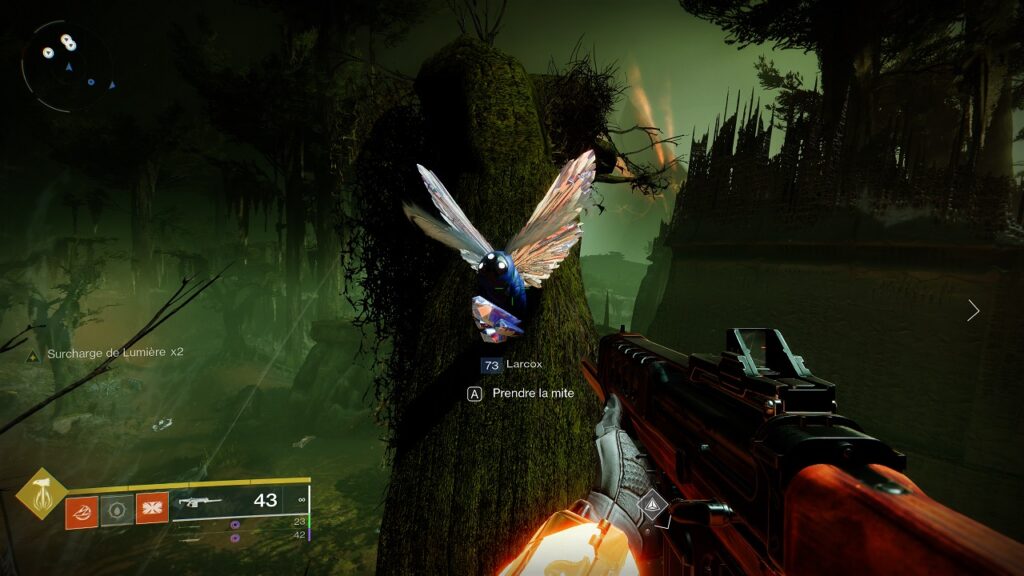Screen dimensions: 1024x576
Task: Click the radar minimap
Action: pos(66,65)
